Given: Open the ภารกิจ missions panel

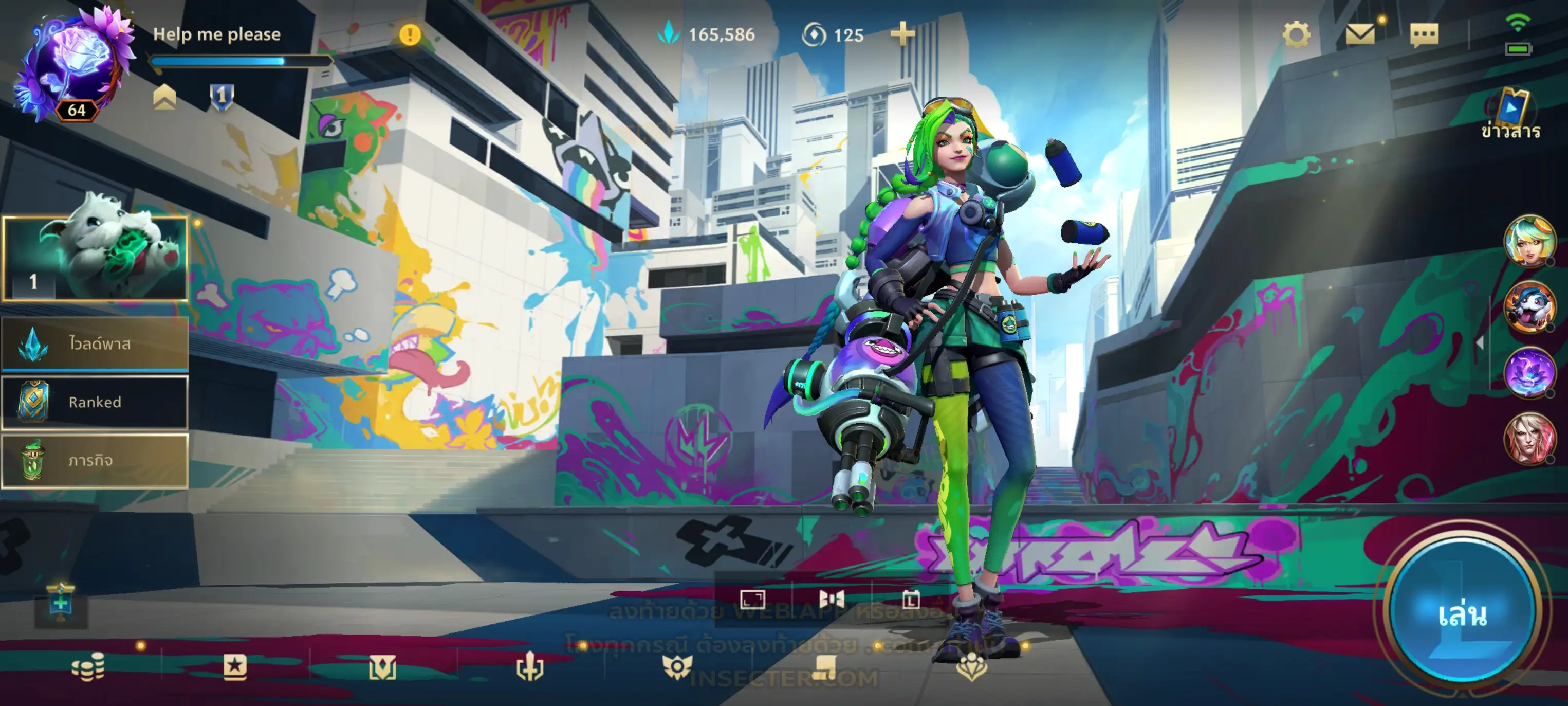Looking at the screenshot, I should pos(95,461).
